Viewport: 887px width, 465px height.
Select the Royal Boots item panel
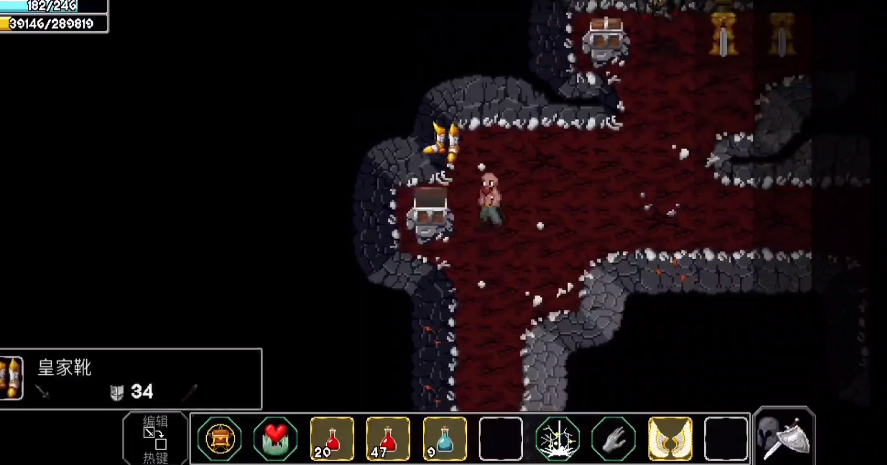click(x=131, y=378)
